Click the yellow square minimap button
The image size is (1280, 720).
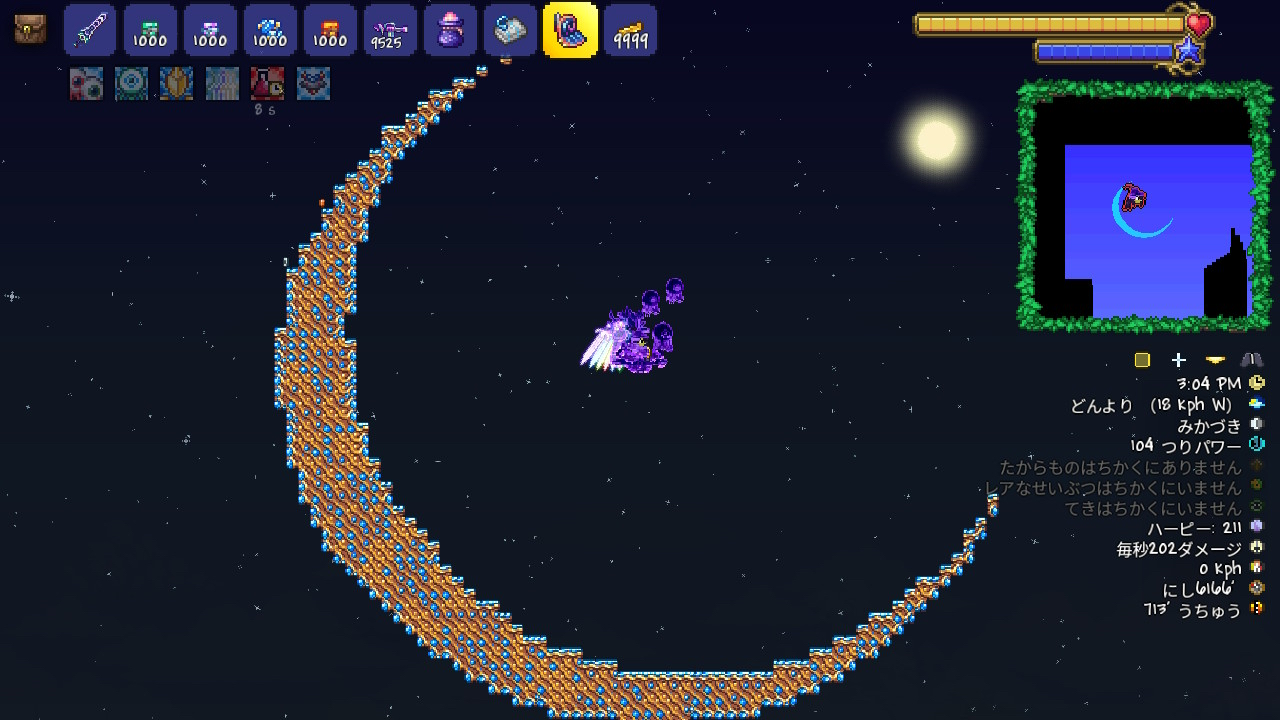1142,360
